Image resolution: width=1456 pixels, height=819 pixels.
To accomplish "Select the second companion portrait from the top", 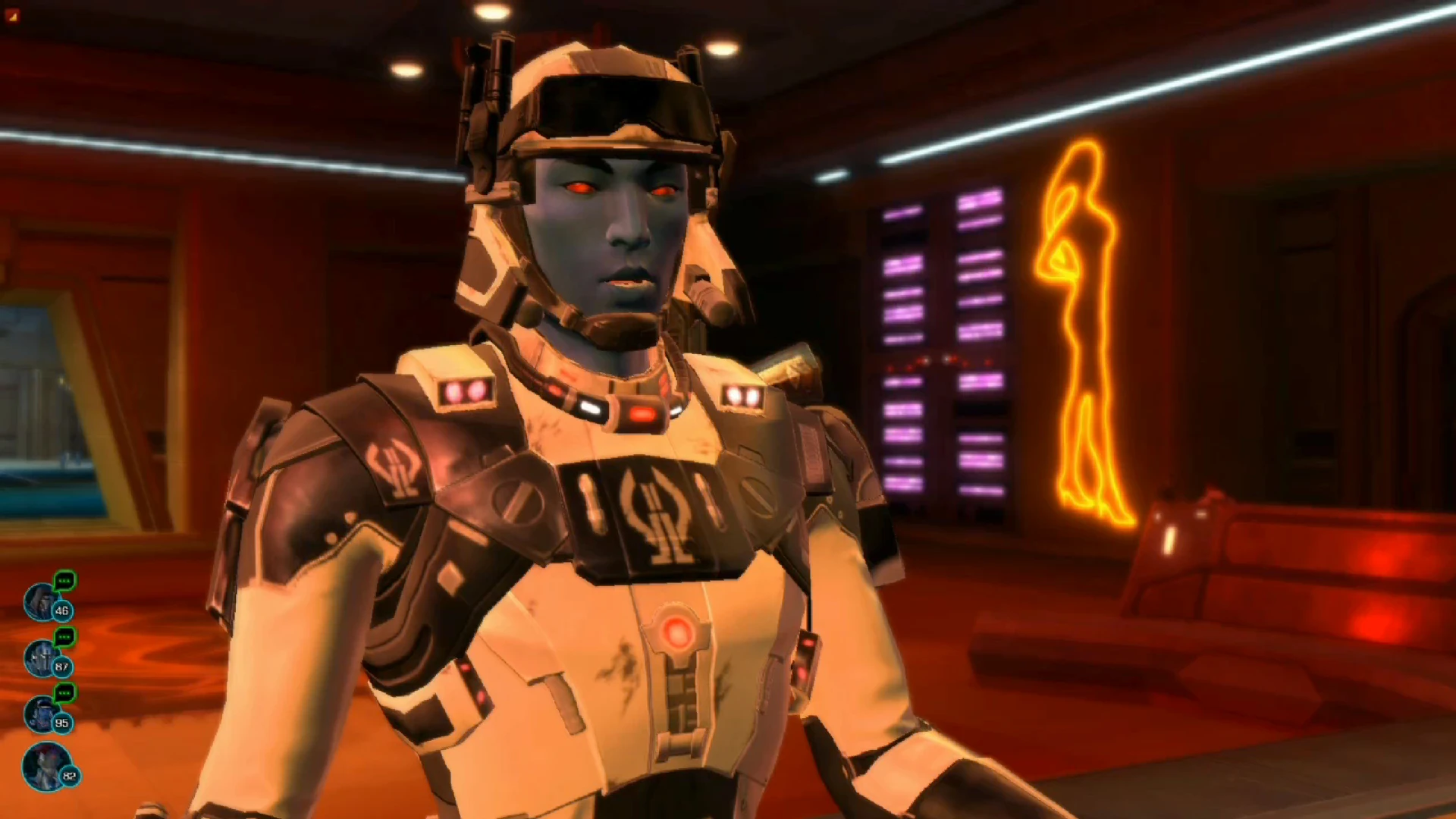I will (41, 658).
